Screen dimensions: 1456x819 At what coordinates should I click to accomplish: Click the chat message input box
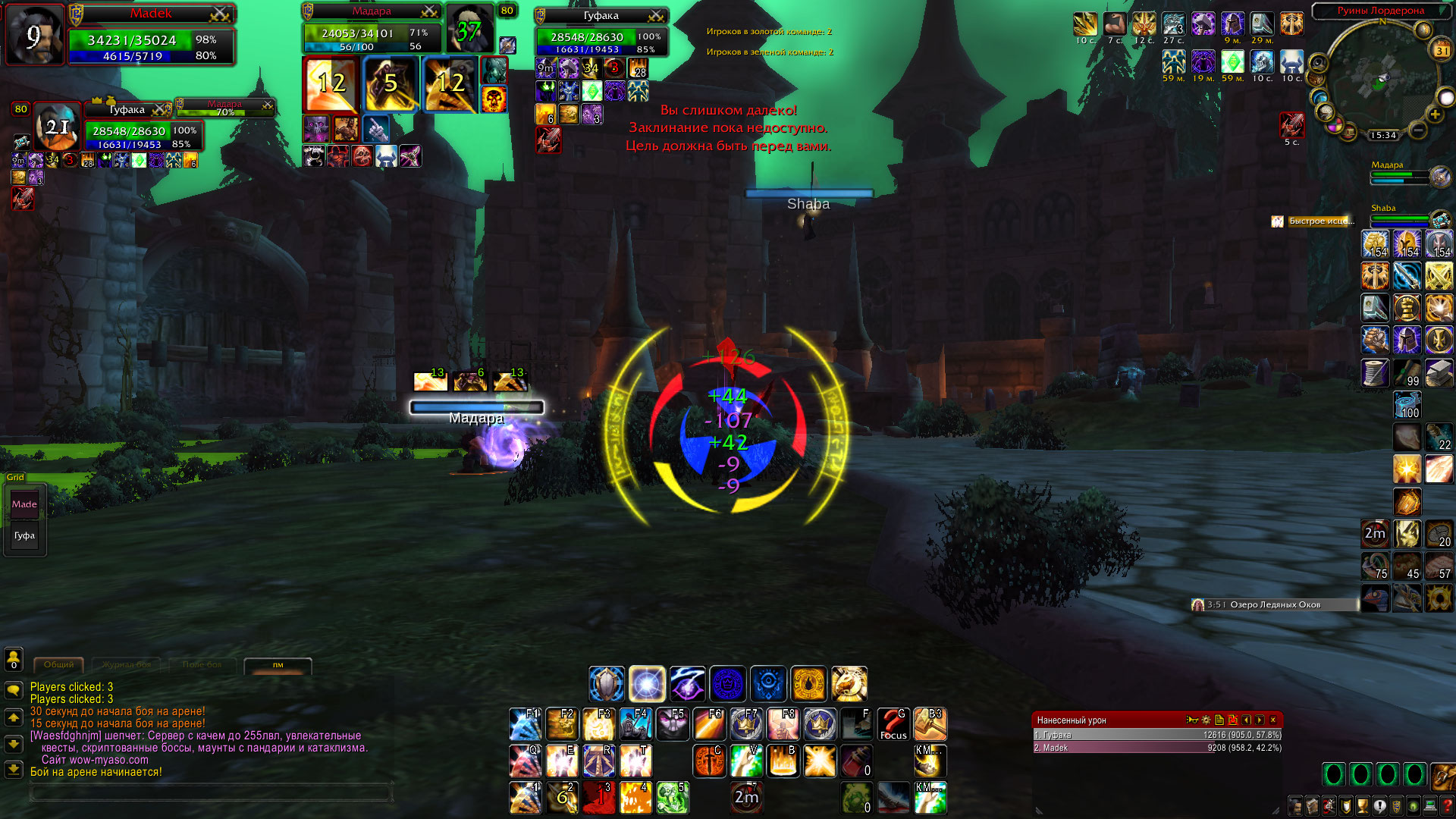pyautogui.click(x=211, y=793)
